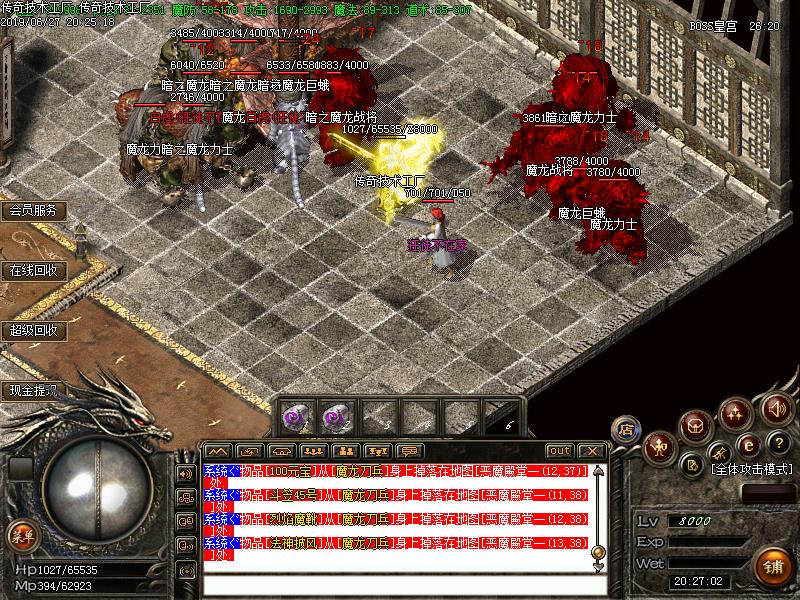Open the 超级回收 super recycle option
Image resolution: width=800 pixels, height=600 pixels.
tap(33, 330)
